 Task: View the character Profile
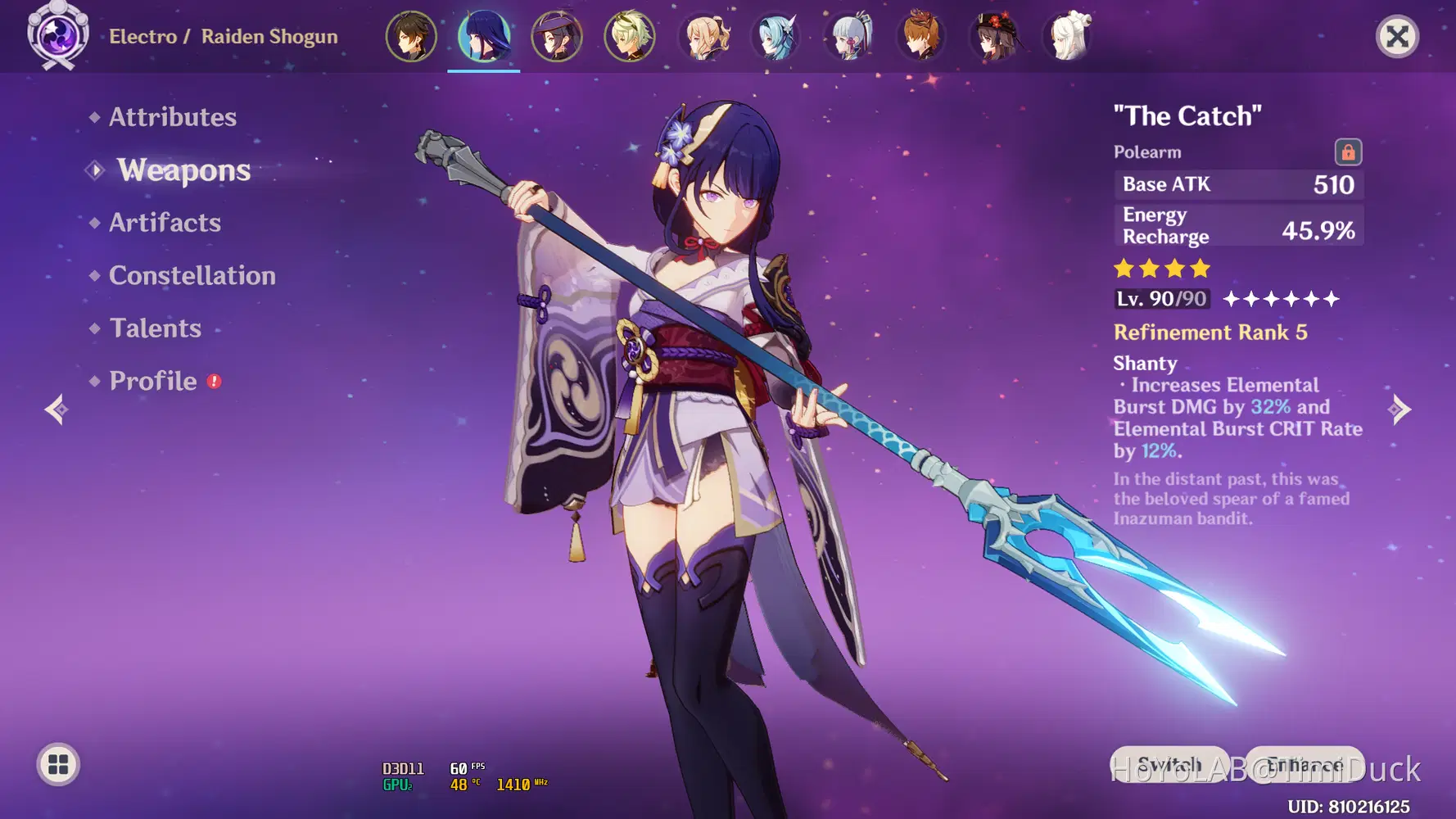[x=153, y=381]
